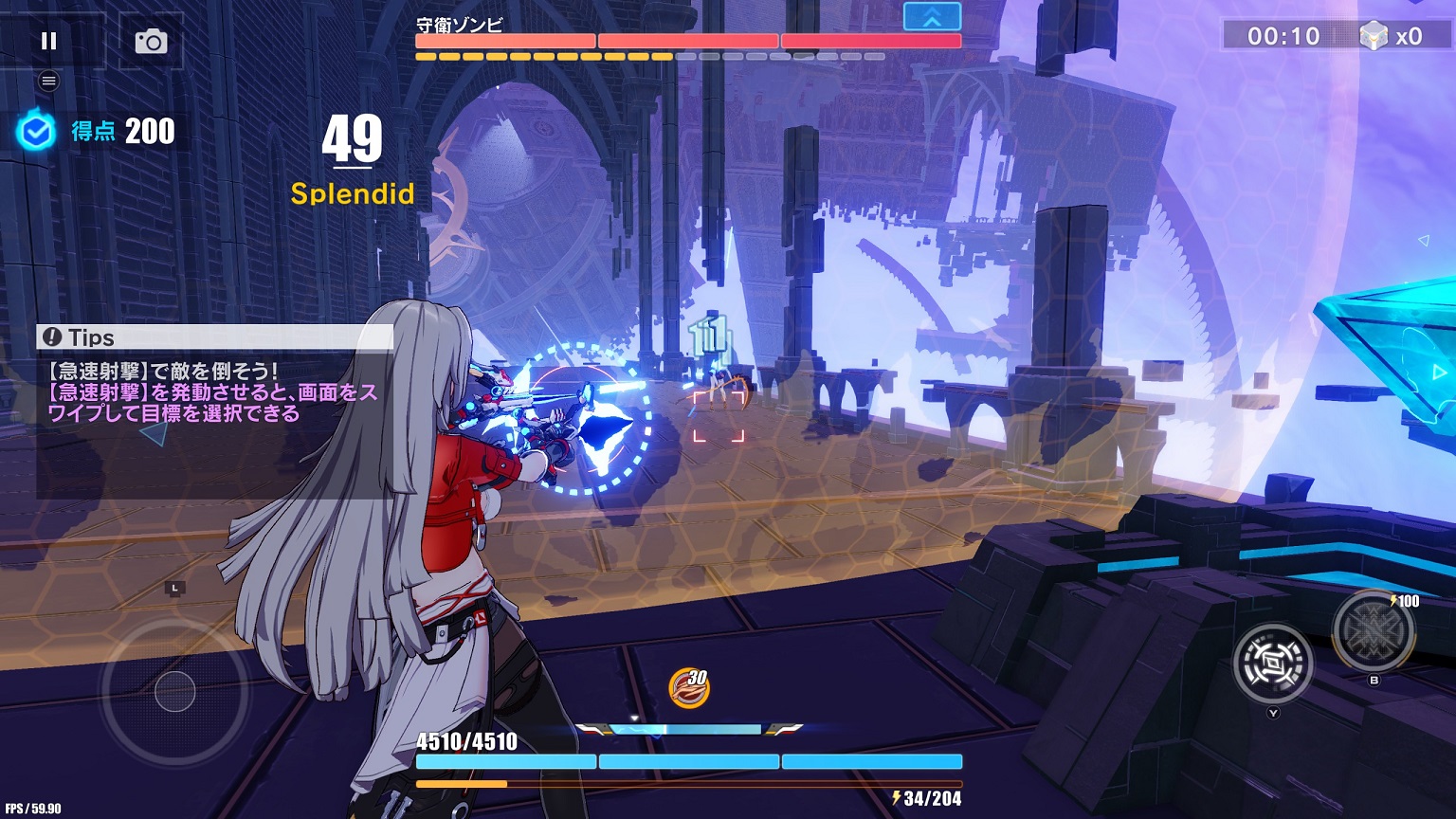Tap the Tips panel header
Screen dimensions: 1456x819
click(x=214, y=337)
